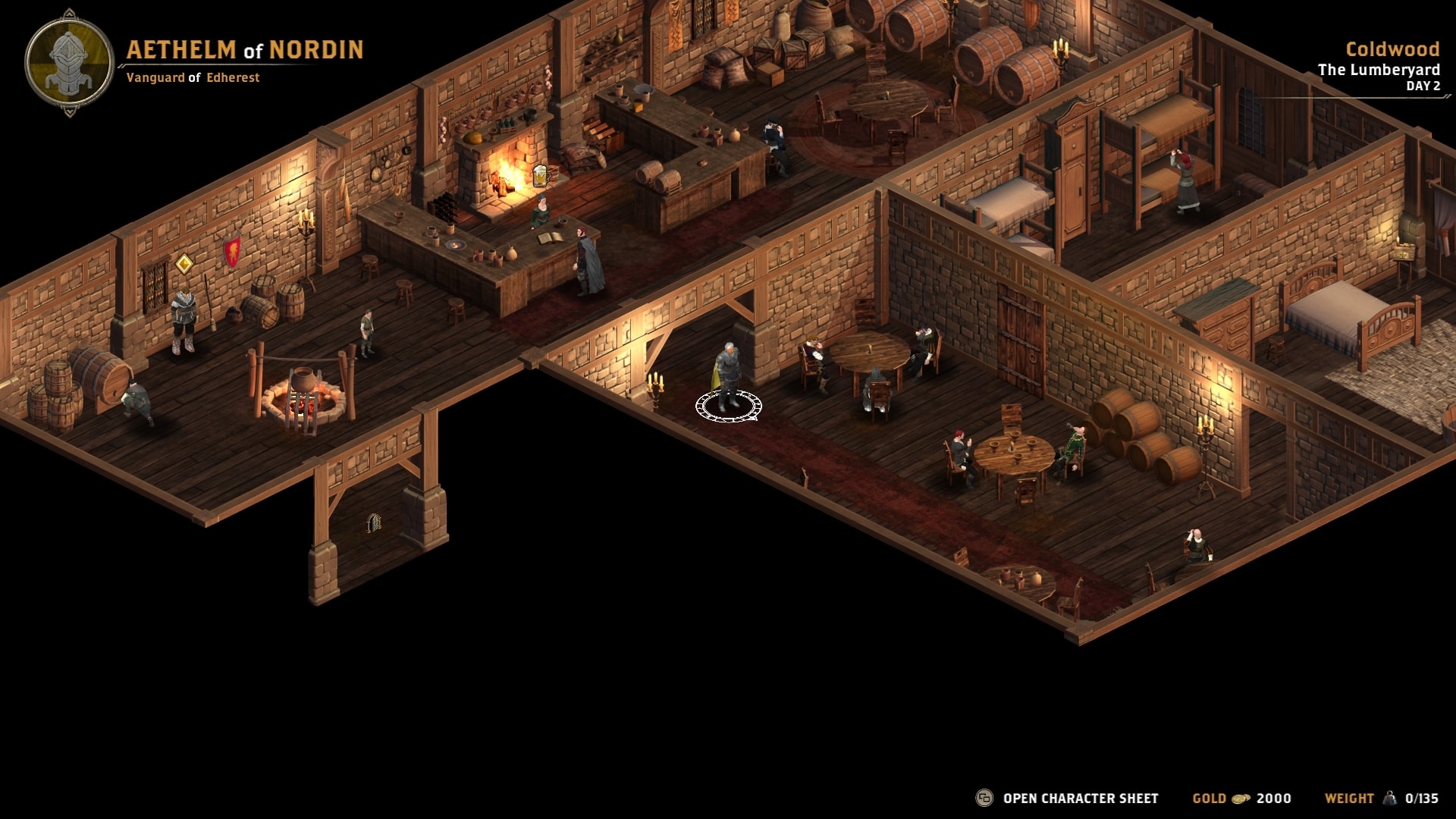
Task: Click the weight kettlebell icon
Action: 1390,798
